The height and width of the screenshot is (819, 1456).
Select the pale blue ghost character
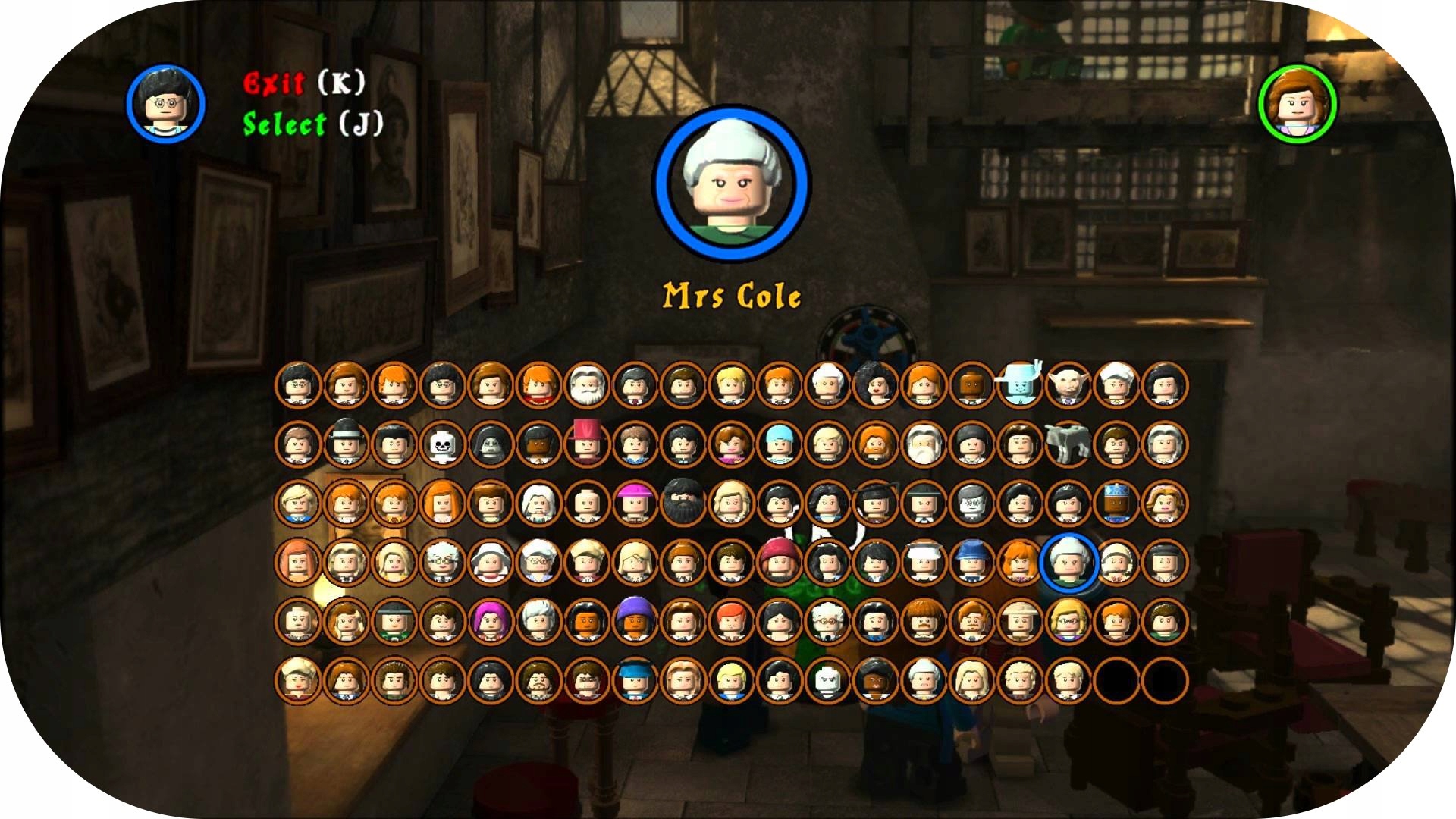pyautogui.click(x=1020, y=385)
